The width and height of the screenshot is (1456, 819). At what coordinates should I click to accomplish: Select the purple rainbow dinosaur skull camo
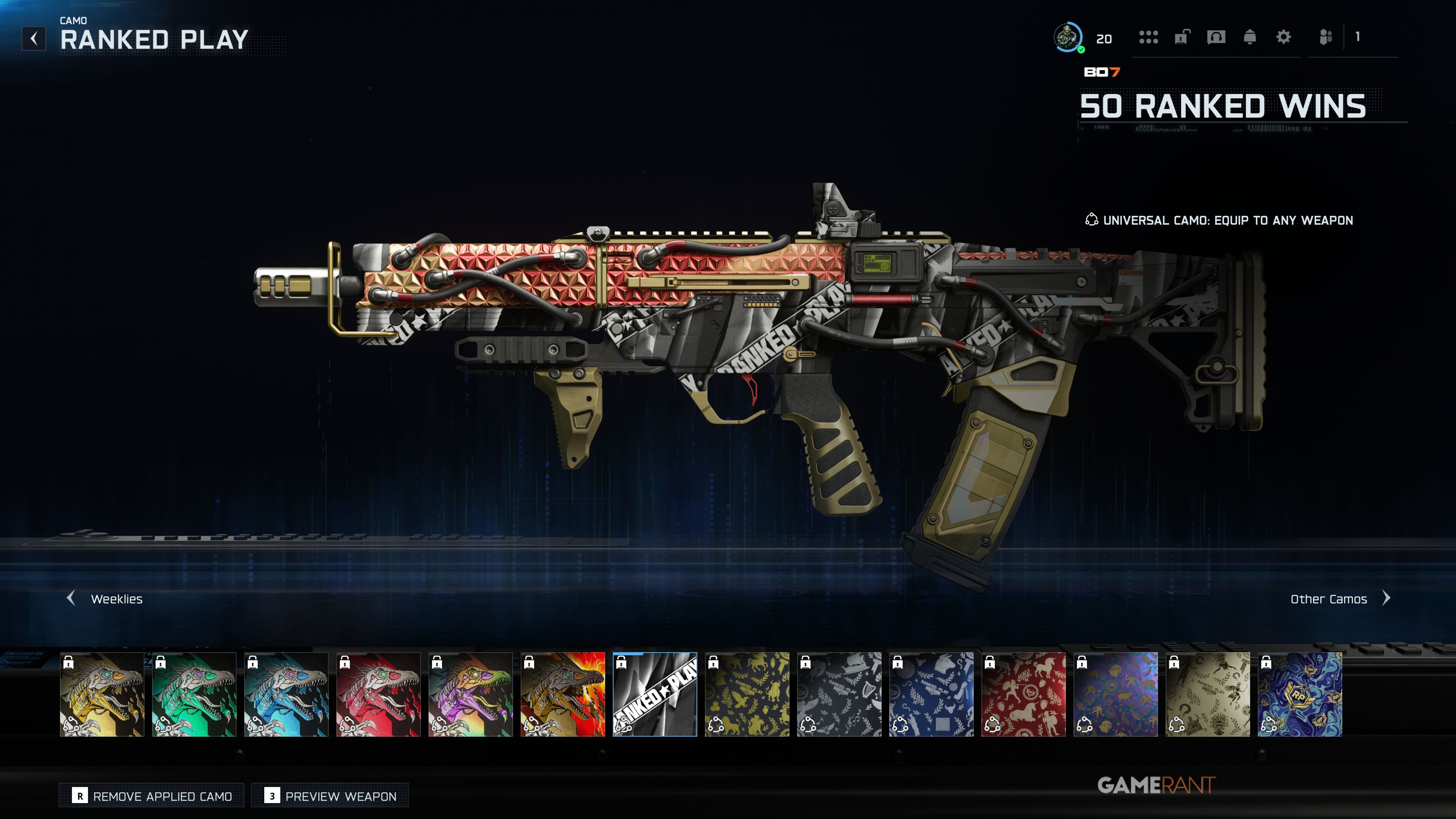[470, 694]
